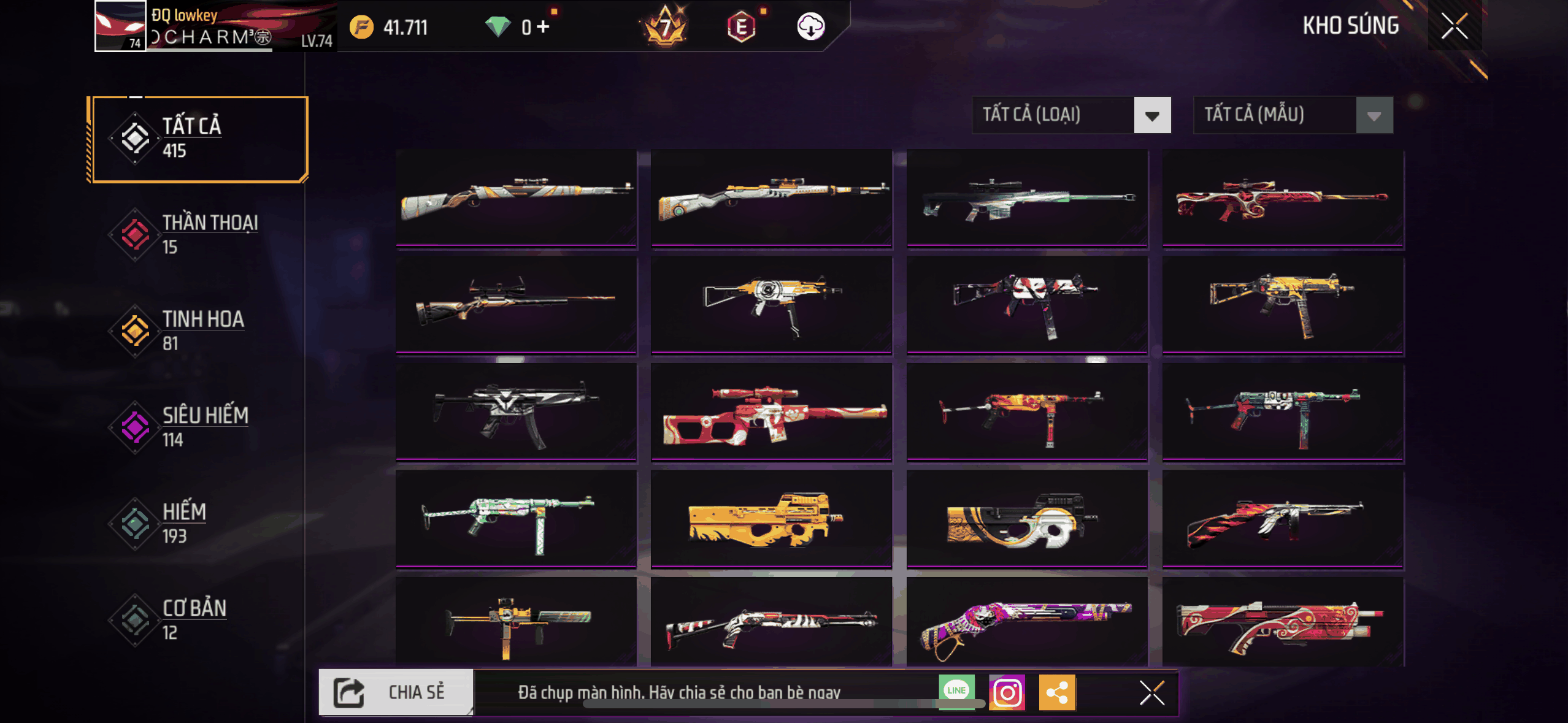
Task: Pick the all-yellow P90 skin thumbnail
Action: coord(771,519)
